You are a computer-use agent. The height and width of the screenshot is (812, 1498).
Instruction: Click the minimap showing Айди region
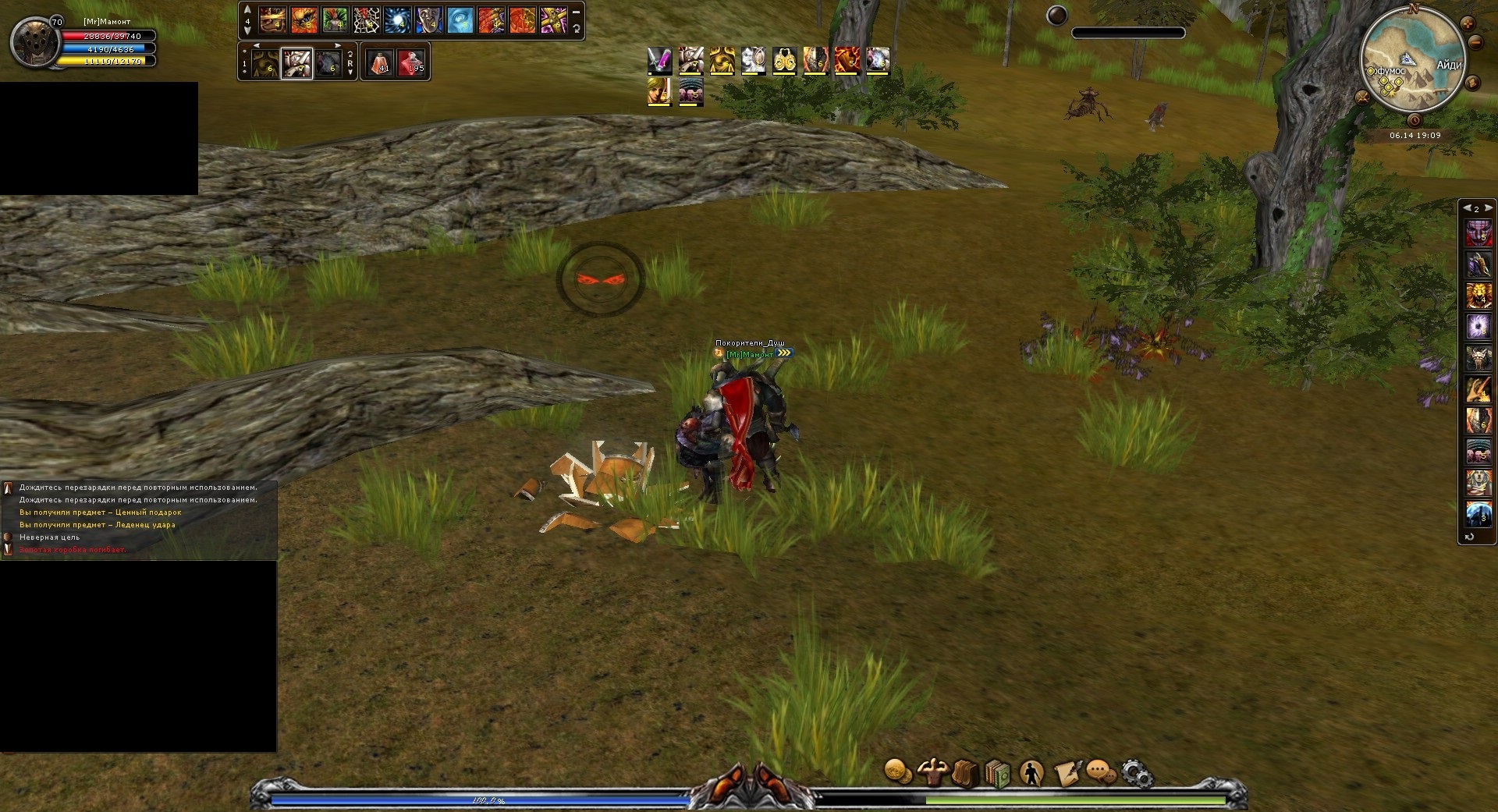pos(1412,62)
